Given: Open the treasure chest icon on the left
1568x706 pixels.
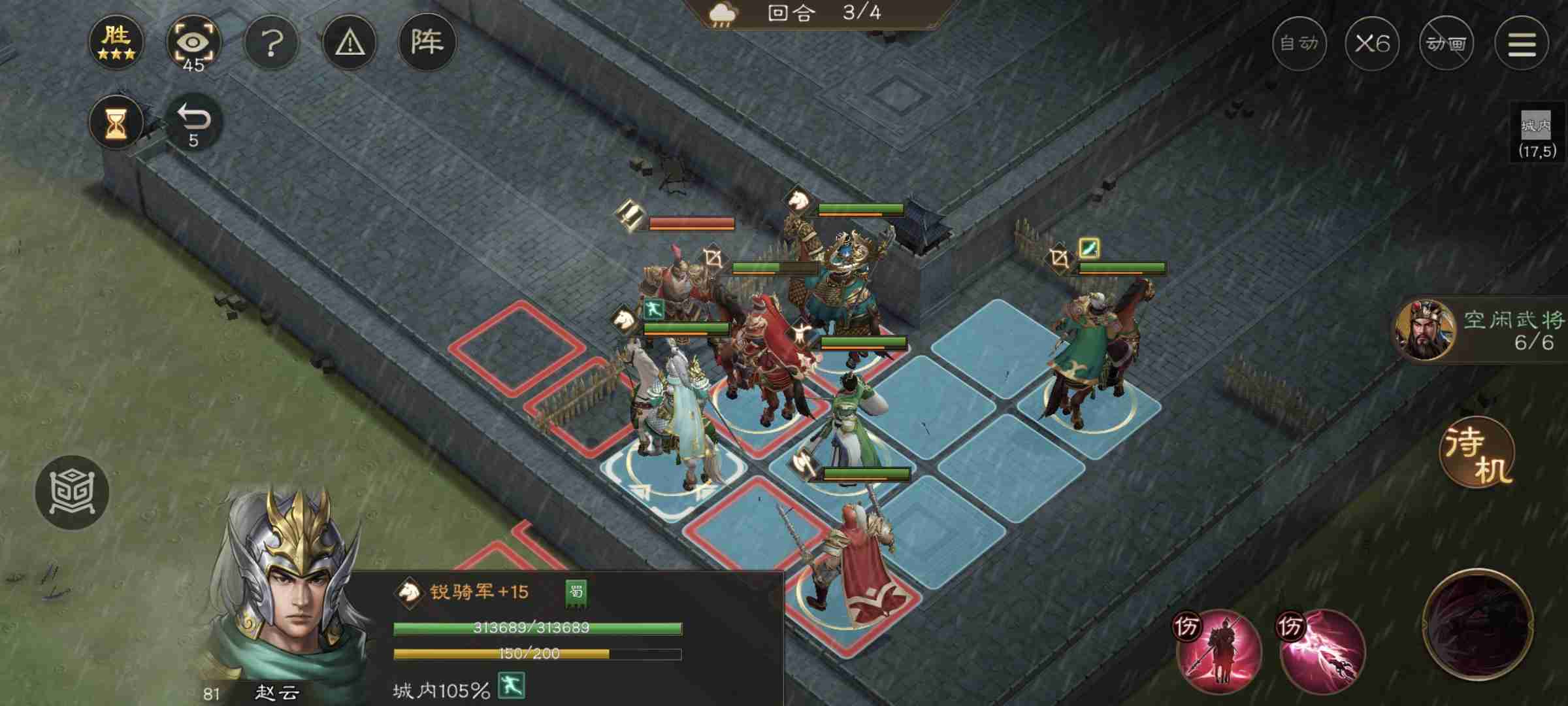Looking at the screenshot, I should point(74,494).
